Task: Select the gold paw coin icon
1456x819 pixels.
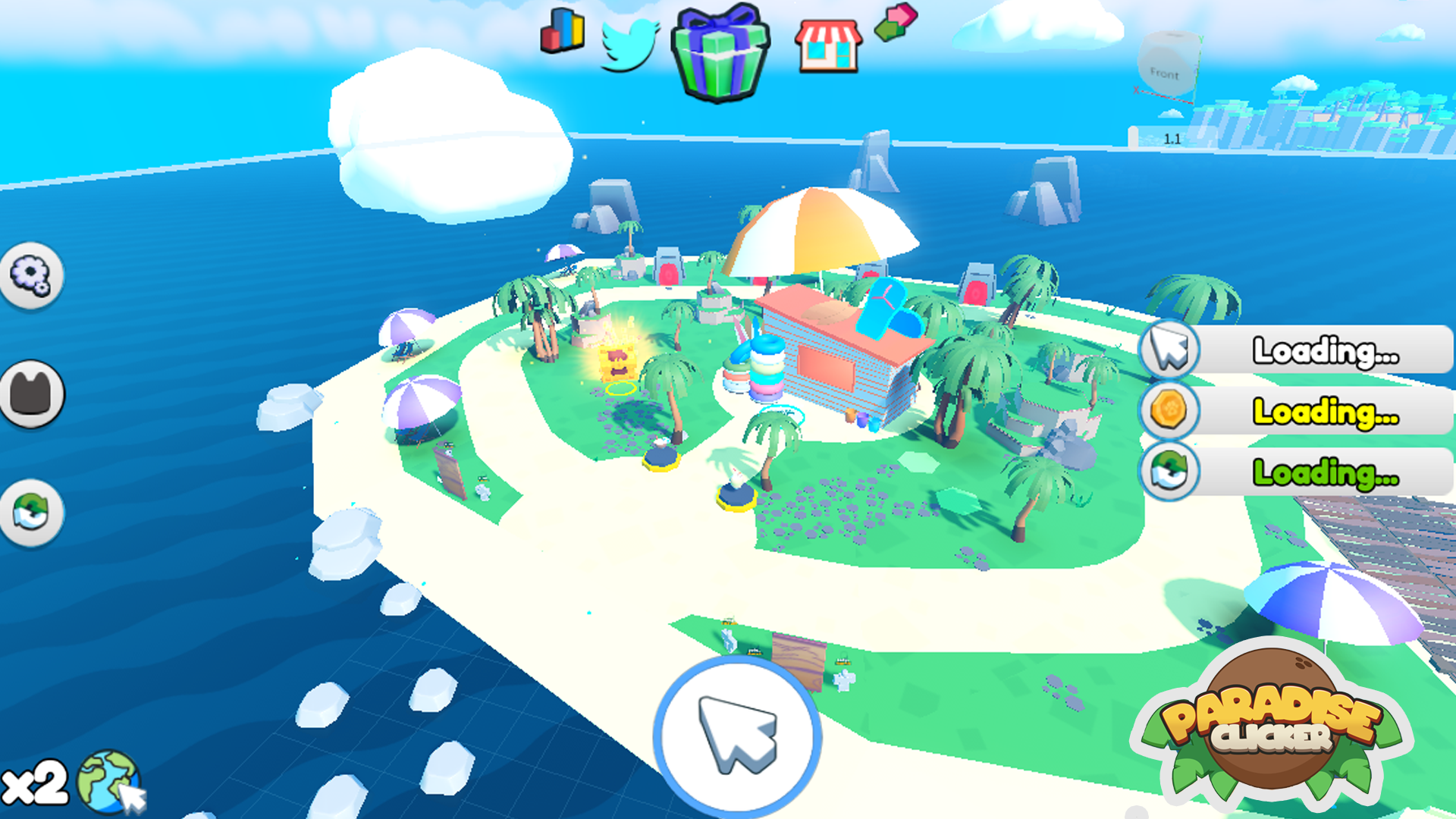Action: [1169, 410]
